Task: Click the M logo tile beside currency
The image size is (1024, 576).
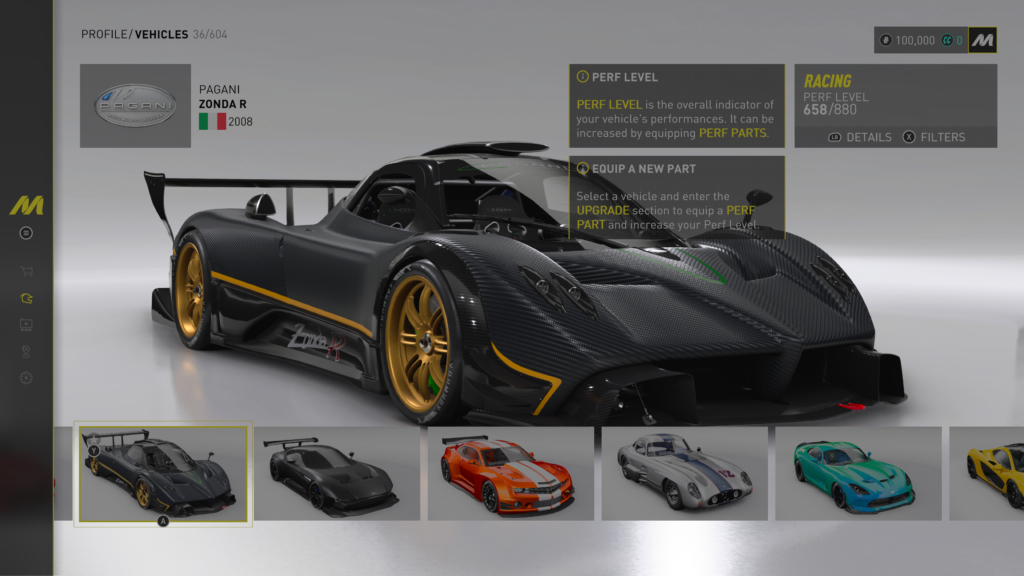Action: coord(983,40)
